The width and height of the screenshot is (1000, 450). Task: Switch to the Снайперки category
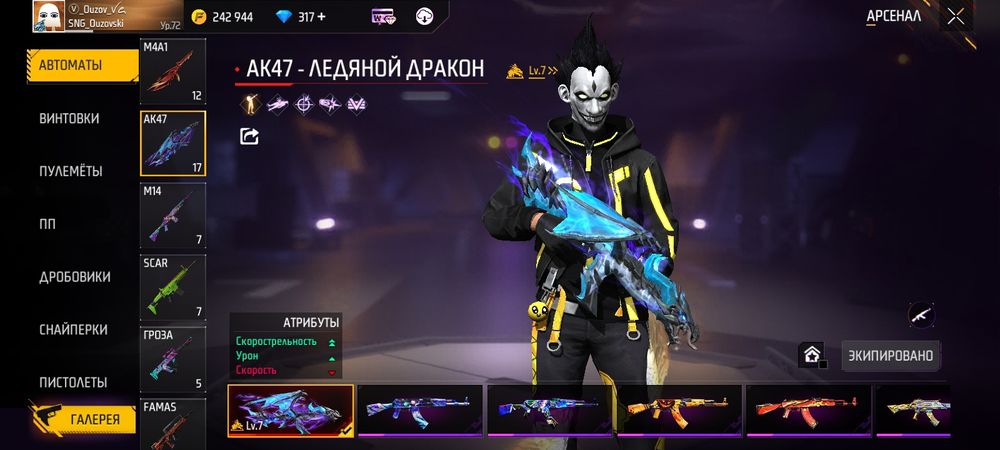tap(73, 330)
